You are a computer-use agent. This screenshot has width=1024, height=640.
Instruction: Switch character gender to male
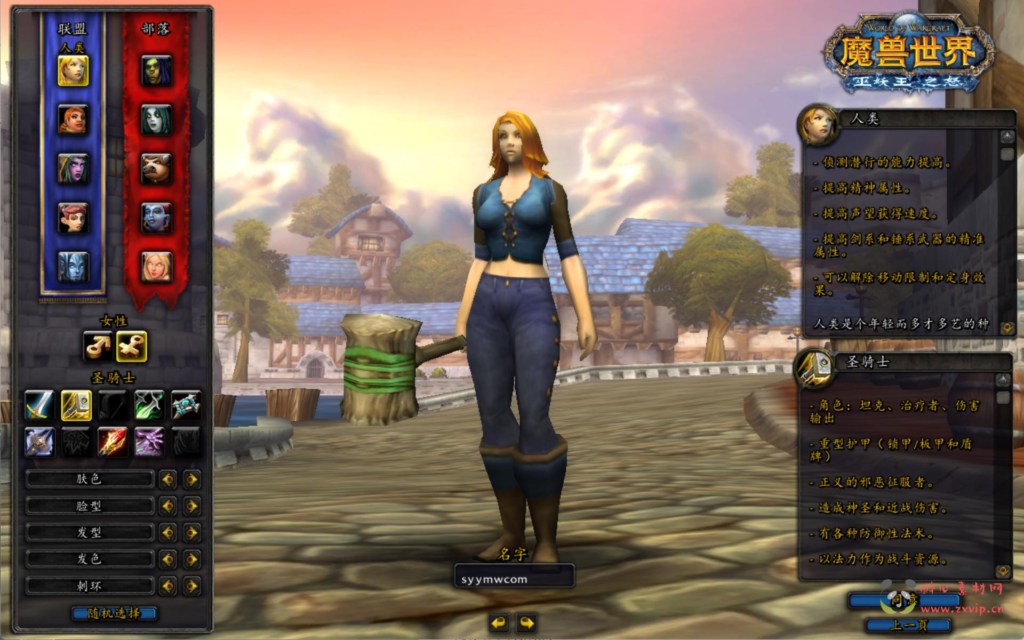point(98,346)
